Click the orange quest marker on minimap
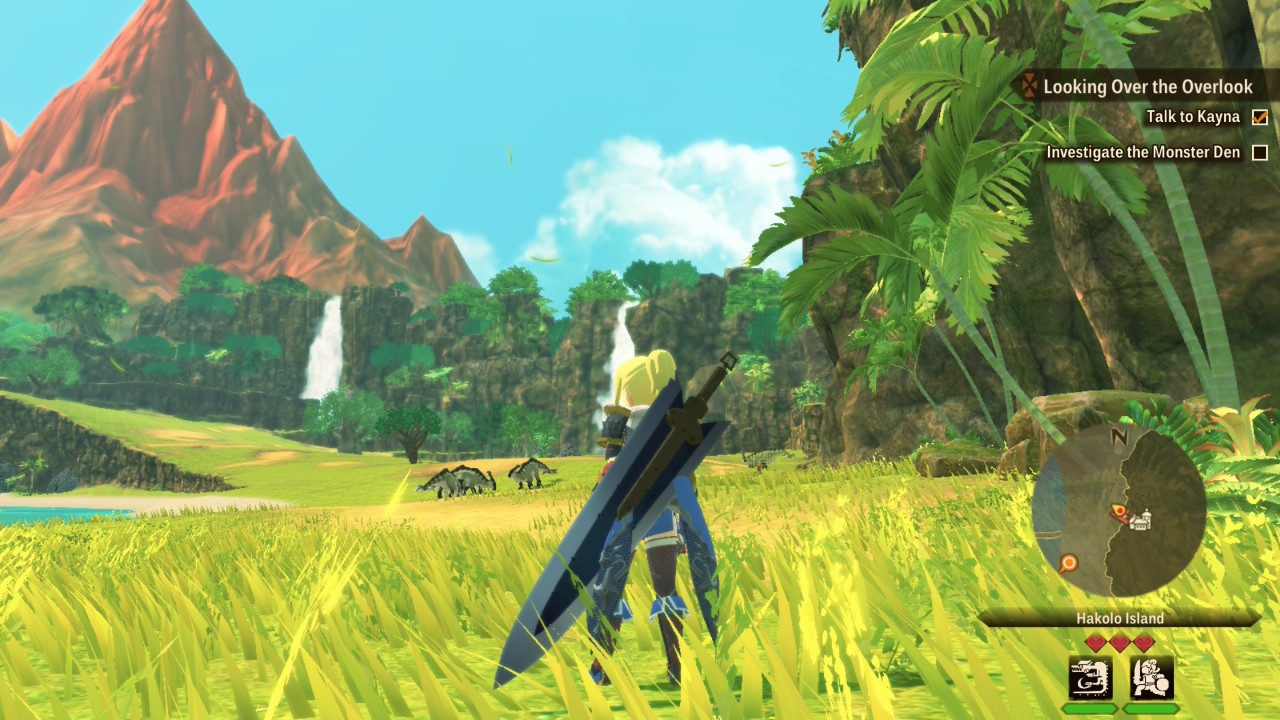The width and height of the screenshot is (1280, 720). [x=1069, y=563]
